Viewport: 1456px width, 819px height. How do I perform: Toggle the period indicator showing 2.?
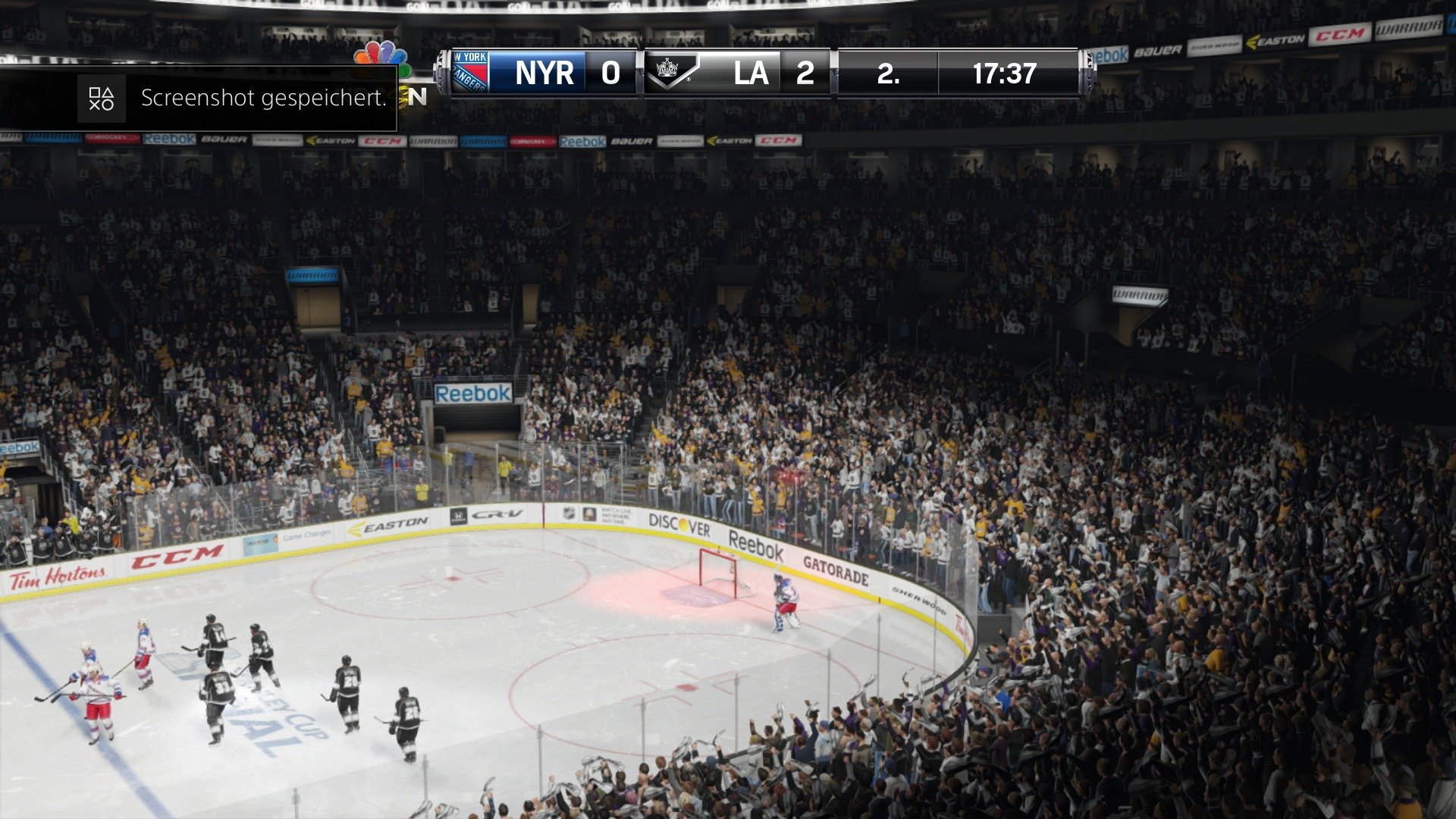click(x=887, y=73)
